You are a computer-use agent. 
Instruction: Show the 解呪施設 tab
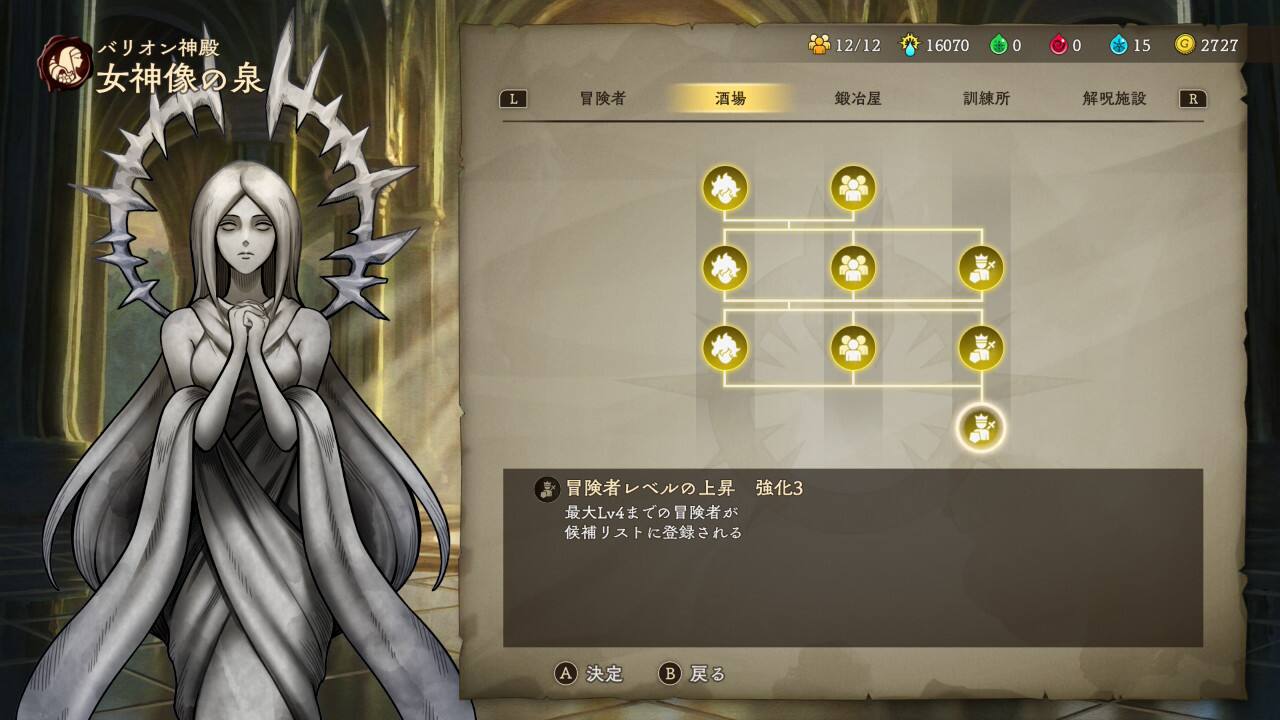[1114, 98]
